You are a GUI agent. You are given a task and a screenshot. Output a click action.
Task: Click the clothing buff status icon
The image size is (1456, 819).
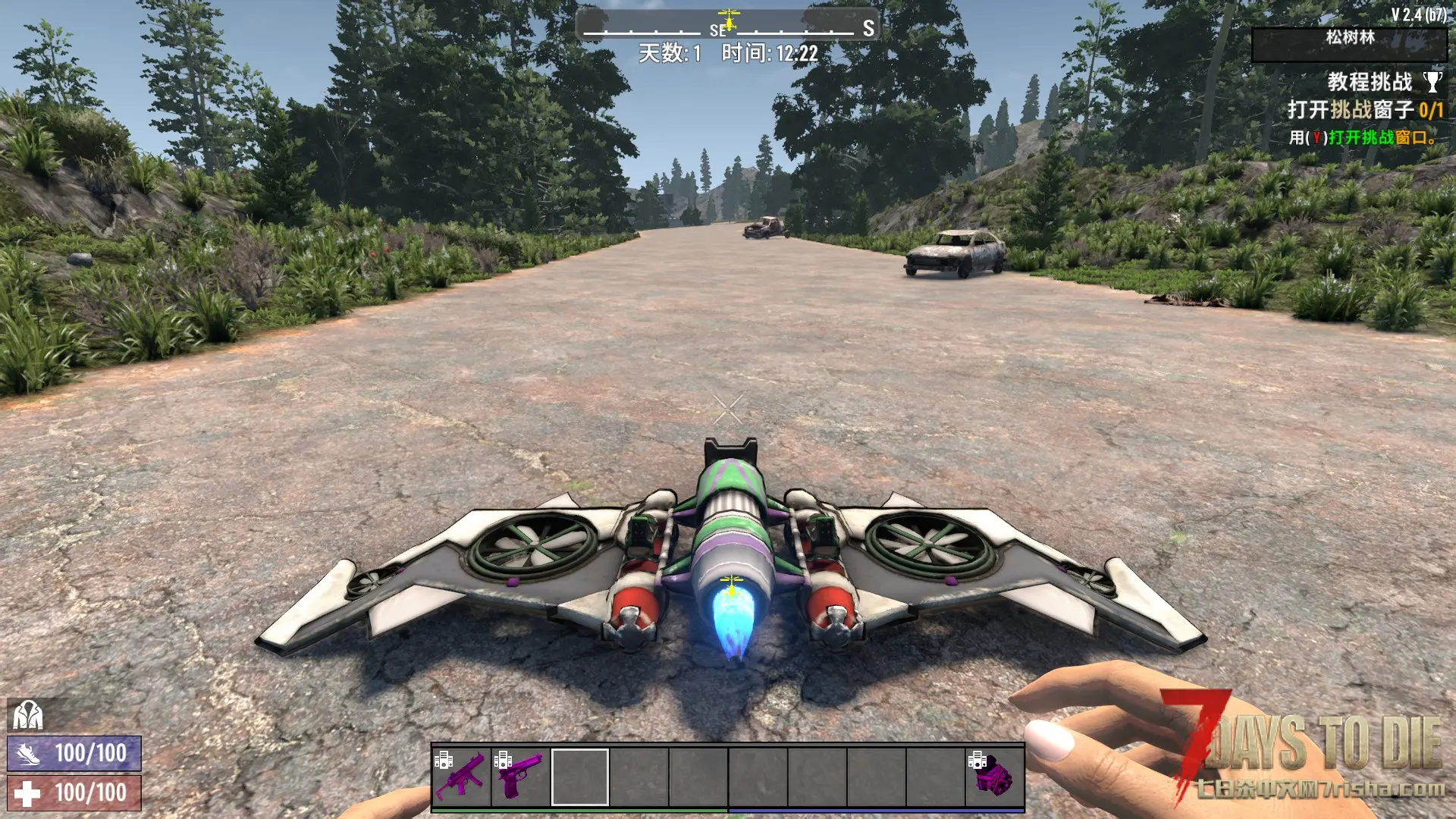tap(28, 714)
